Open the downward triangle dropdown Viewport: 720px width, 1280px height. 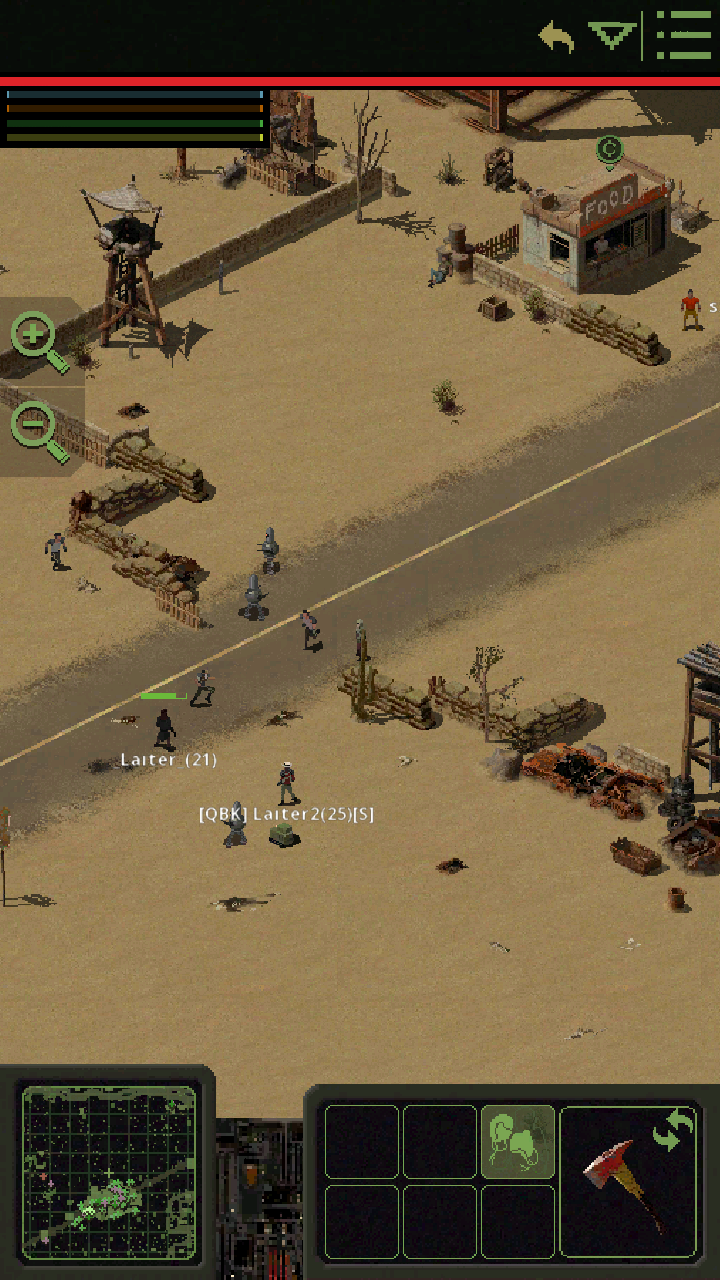click(x=612, y=37)
